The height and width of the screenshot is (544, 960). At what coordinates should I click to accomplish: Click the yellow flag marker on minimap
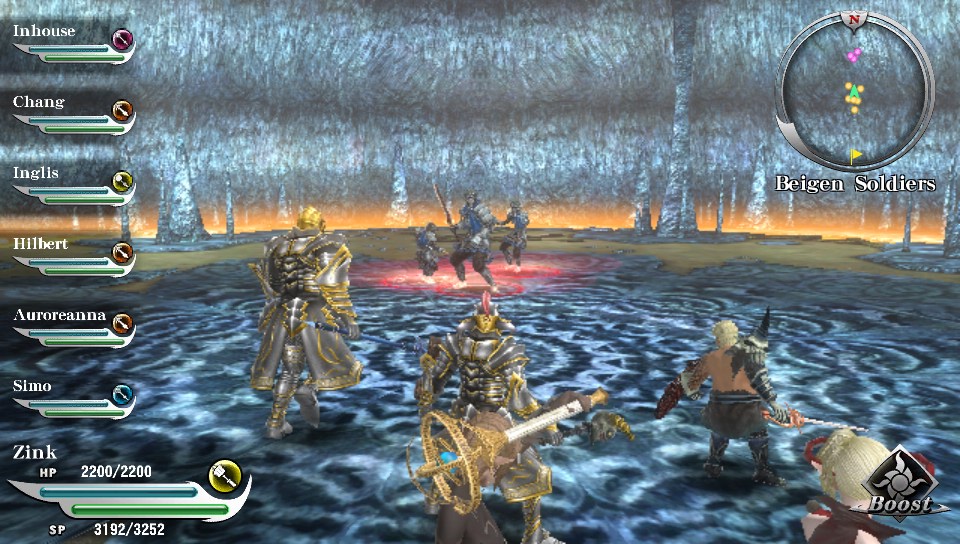point(856,155)
